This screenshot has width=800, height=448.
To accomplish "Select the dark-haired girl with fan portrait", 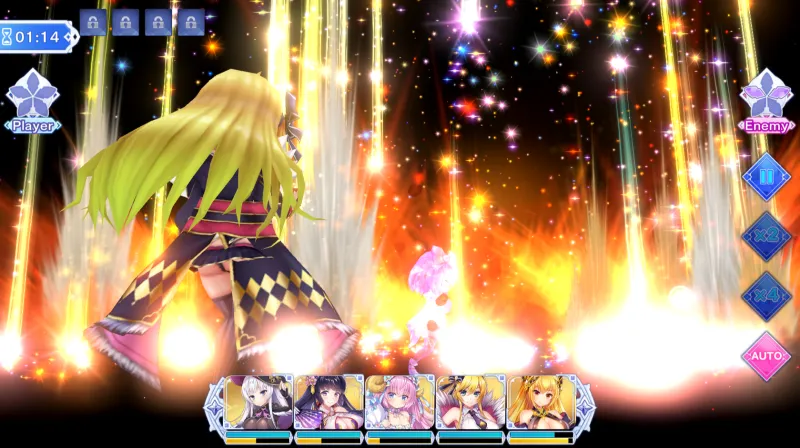I will (329, 402).
